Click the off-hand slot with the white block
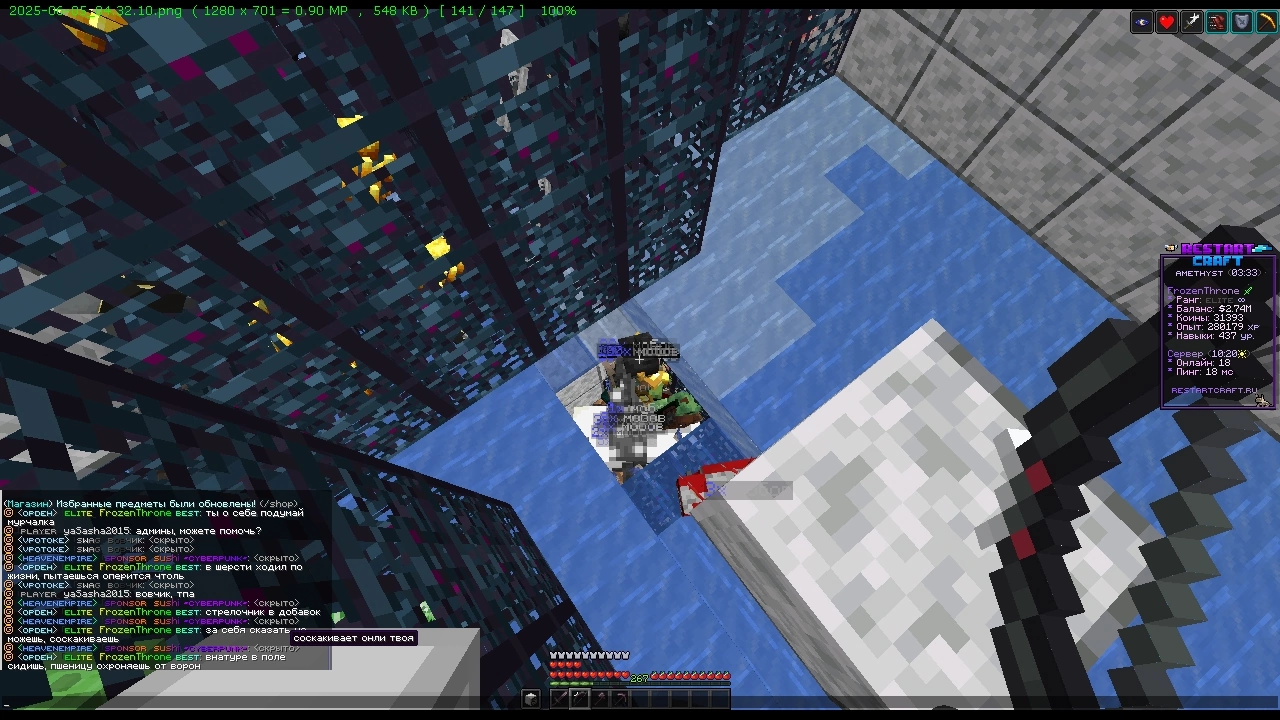The image size is (1280, 720). tap(531, 698)
